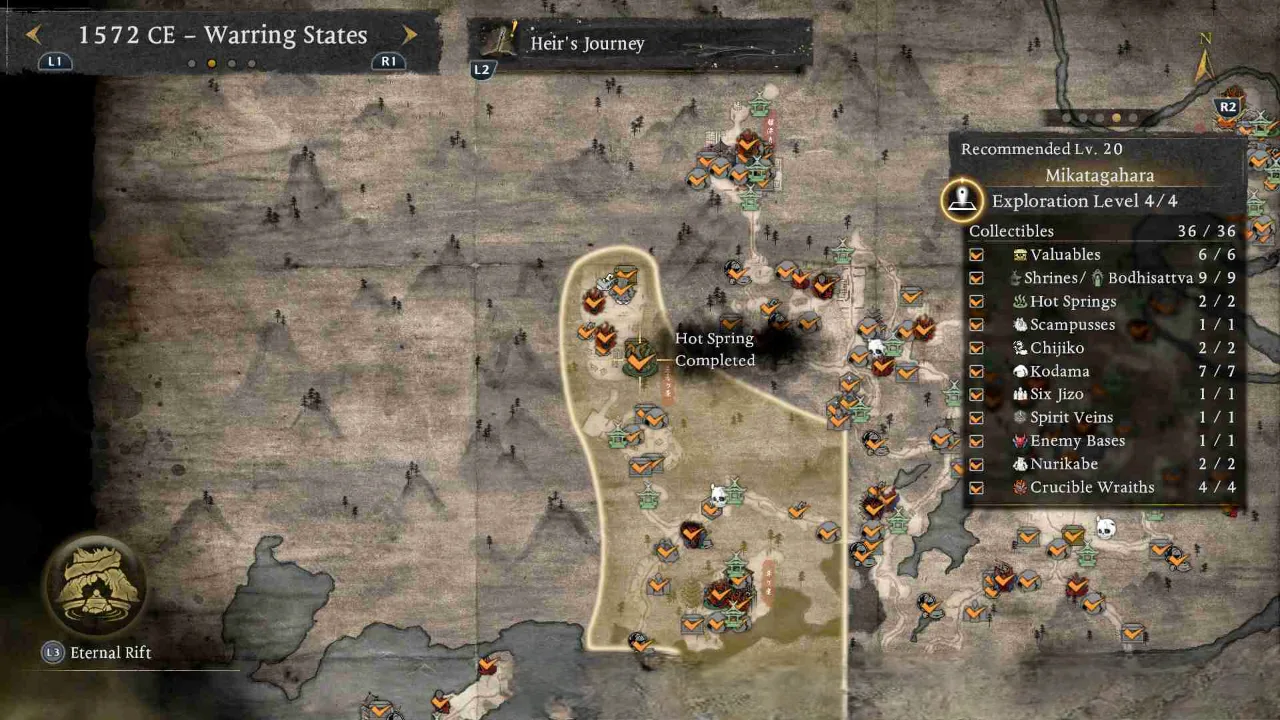Toggle the Hot Springs checkbox
This screenshot has height=720, width=1280.
977,301
